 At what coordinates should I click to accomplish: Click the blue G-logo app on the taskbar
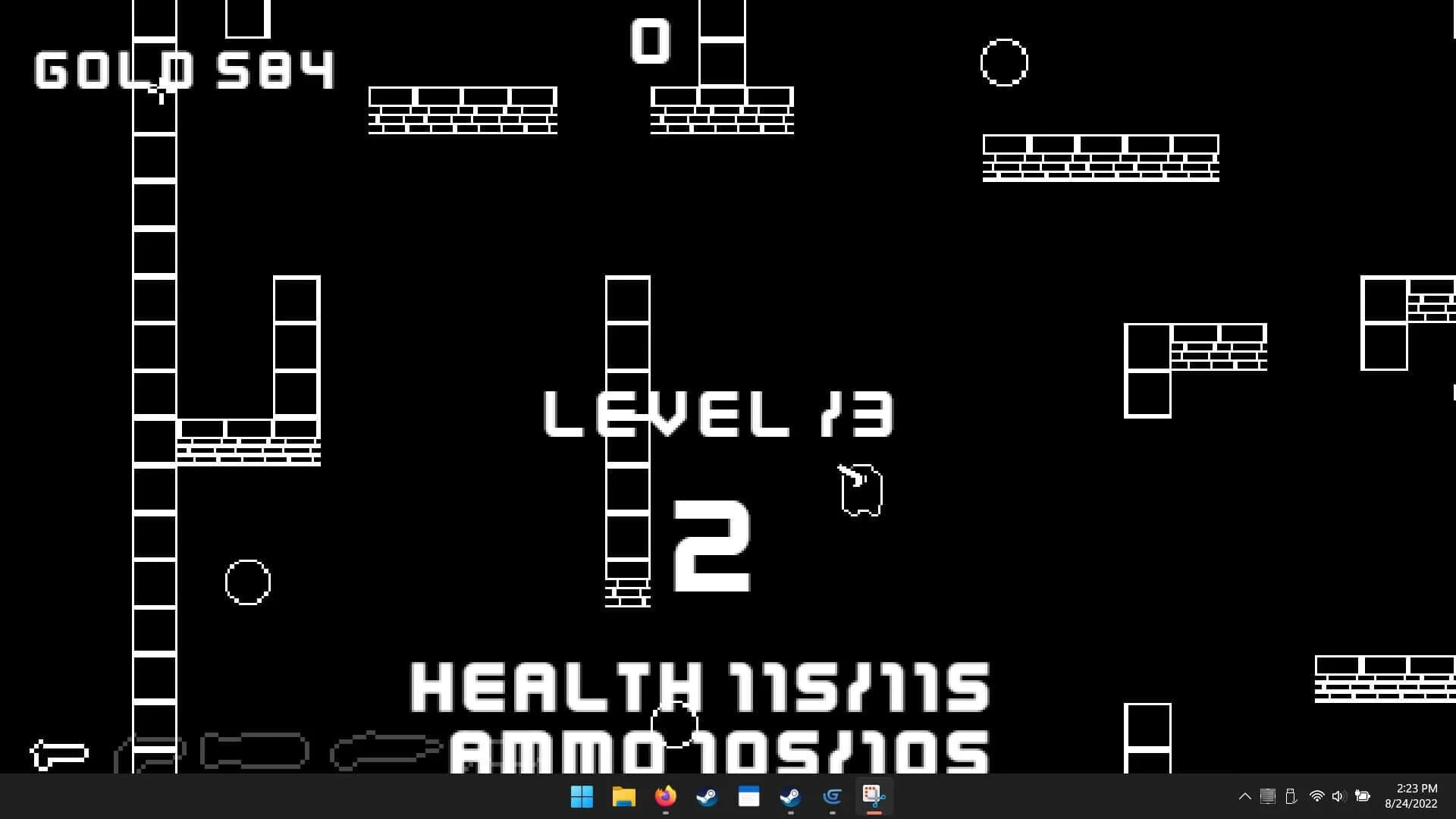pyautogui.click(x=831, y=797)
